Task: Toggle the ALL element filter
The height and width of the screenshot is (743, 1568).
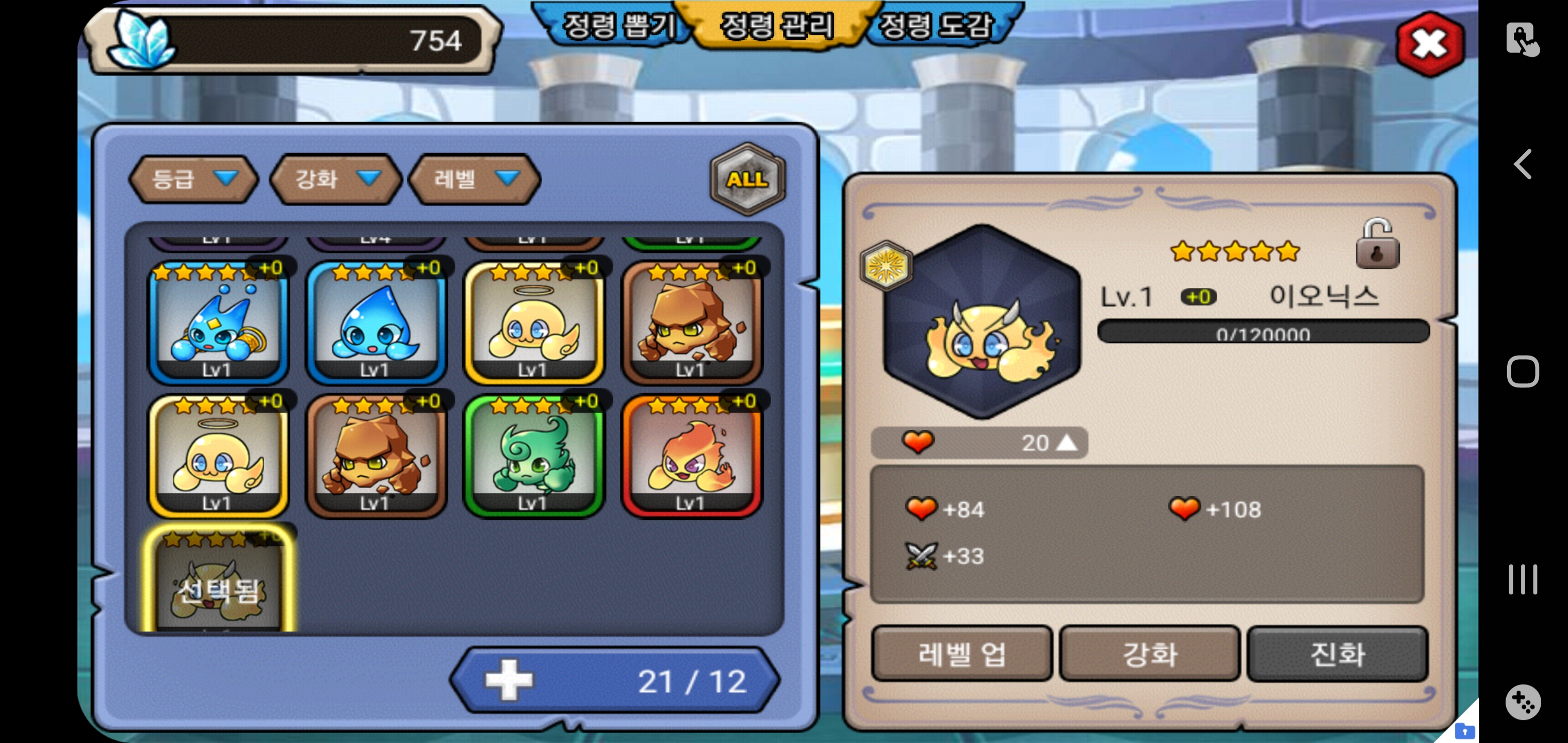Action: (x=747, y=179)
